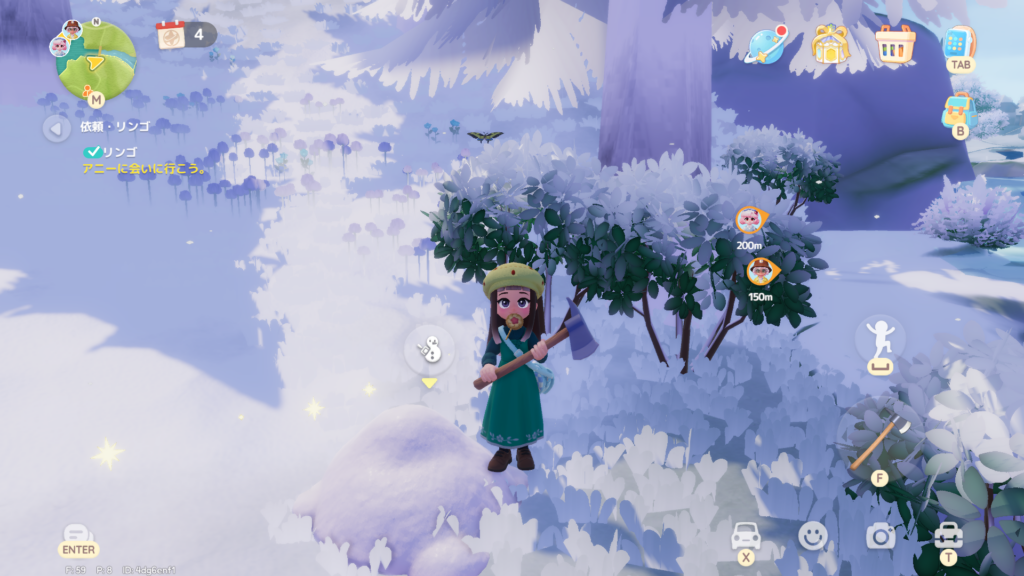Open the circular minimap

[95, 60]
